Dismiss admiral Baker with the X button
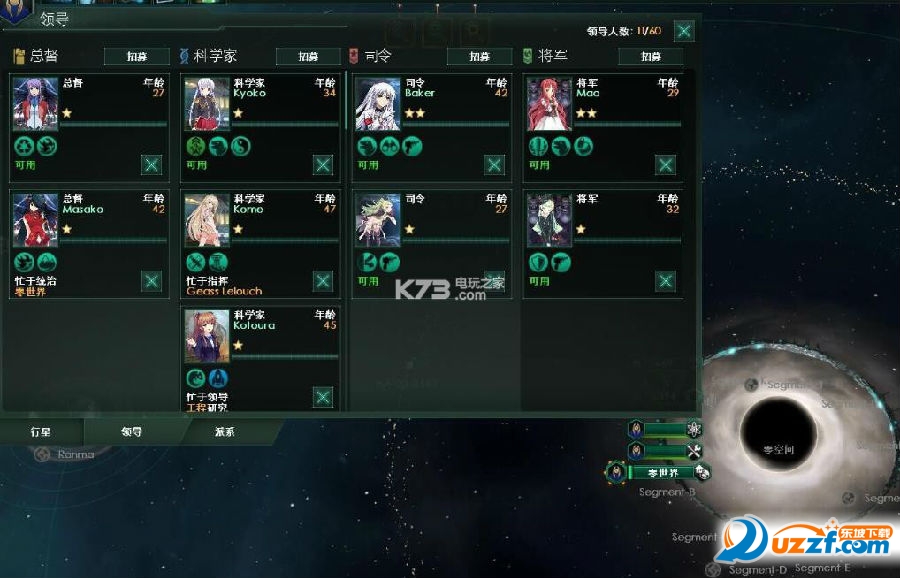 point(494,165)
